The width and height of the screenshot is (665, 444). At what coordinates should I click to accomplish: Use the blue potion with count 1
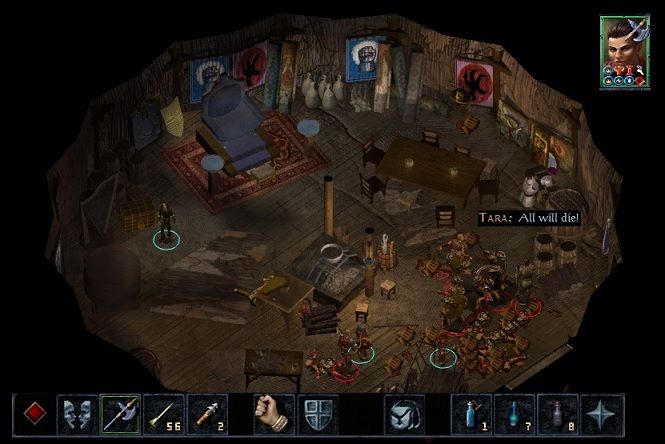coord(468,412)
